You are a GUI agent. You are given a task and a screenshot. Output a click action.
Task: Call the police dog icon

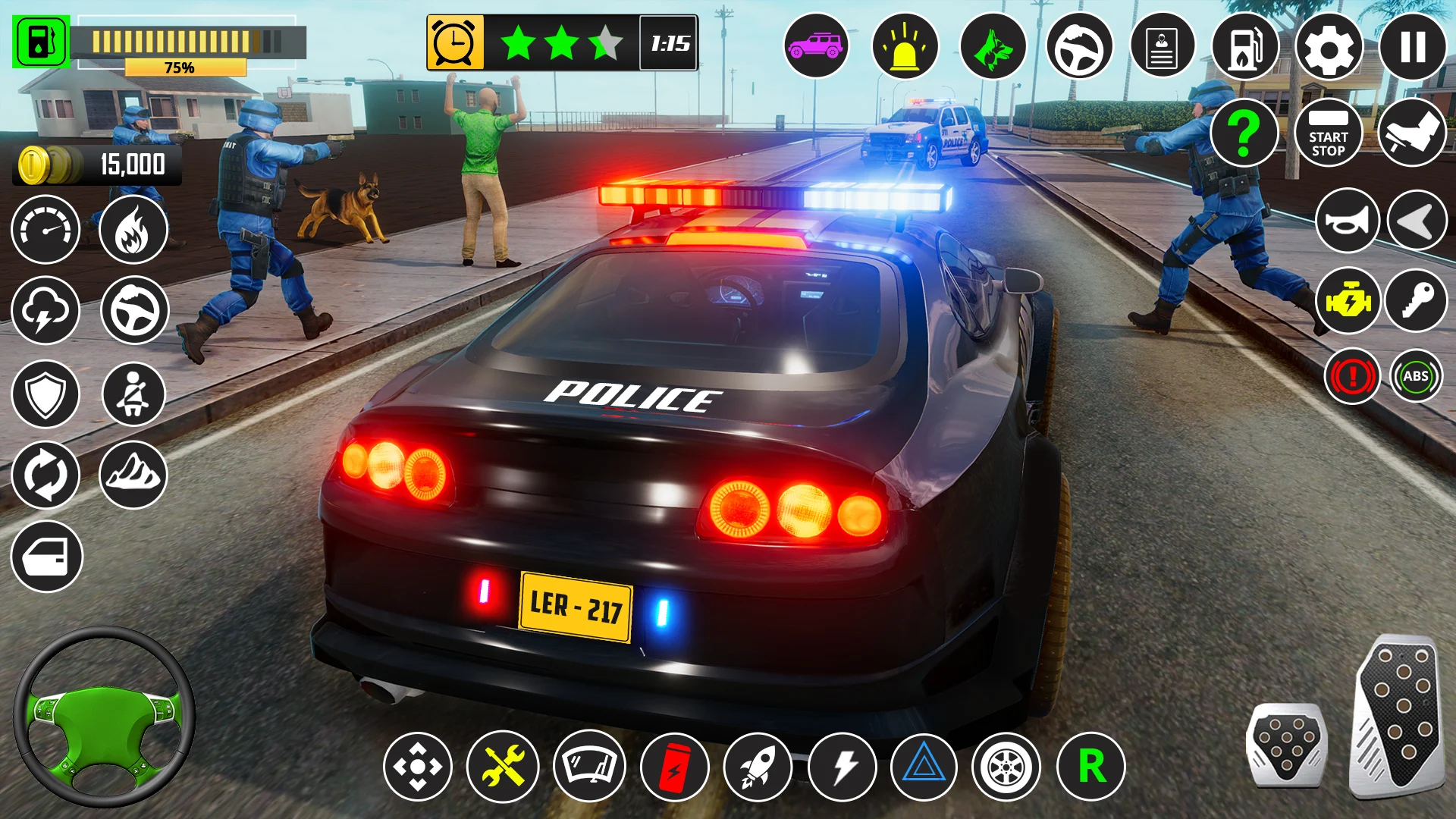pos(993,47)
